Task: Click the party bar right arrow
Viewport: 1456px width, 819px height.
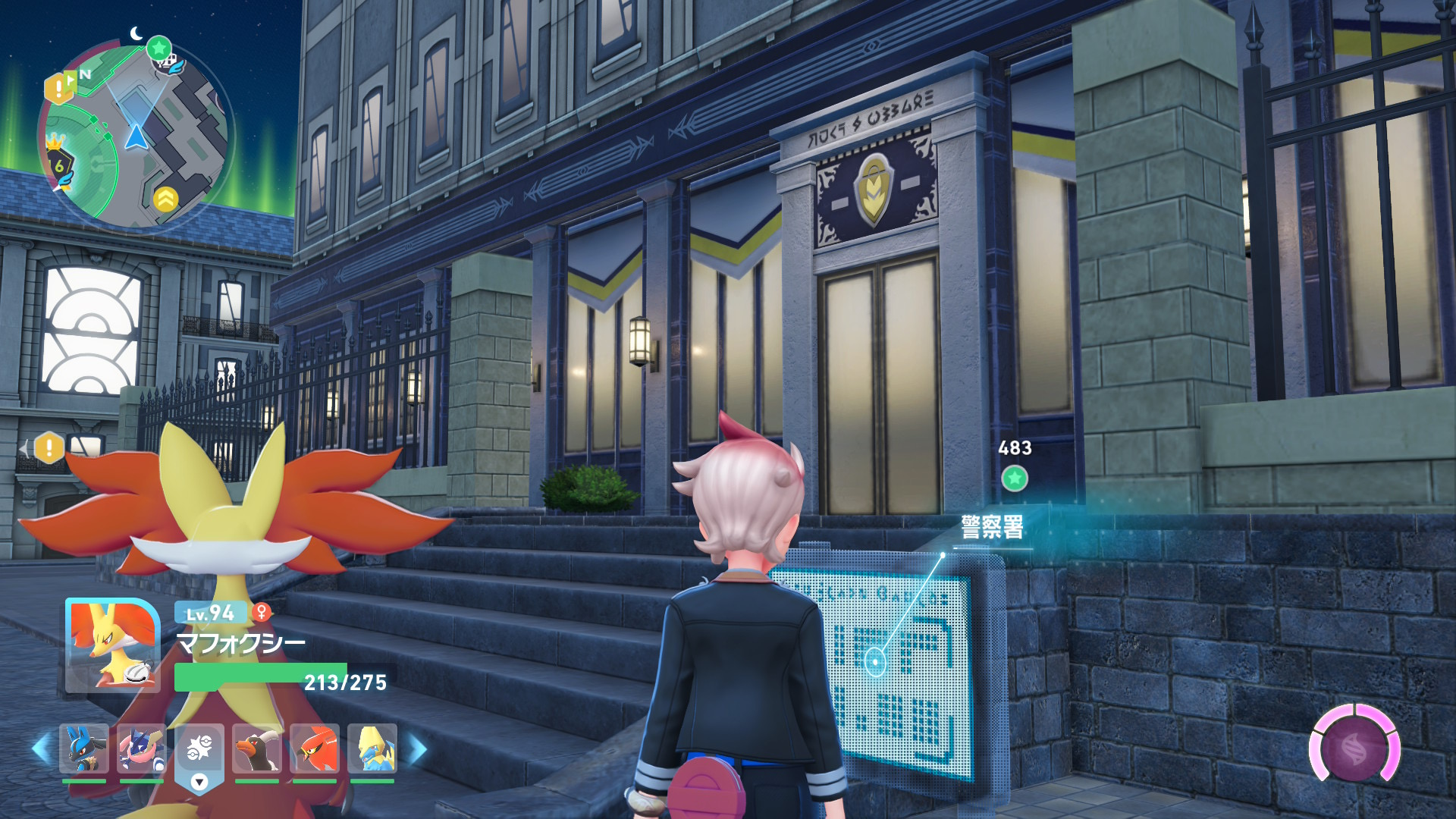Action: [x=418, y=748]
